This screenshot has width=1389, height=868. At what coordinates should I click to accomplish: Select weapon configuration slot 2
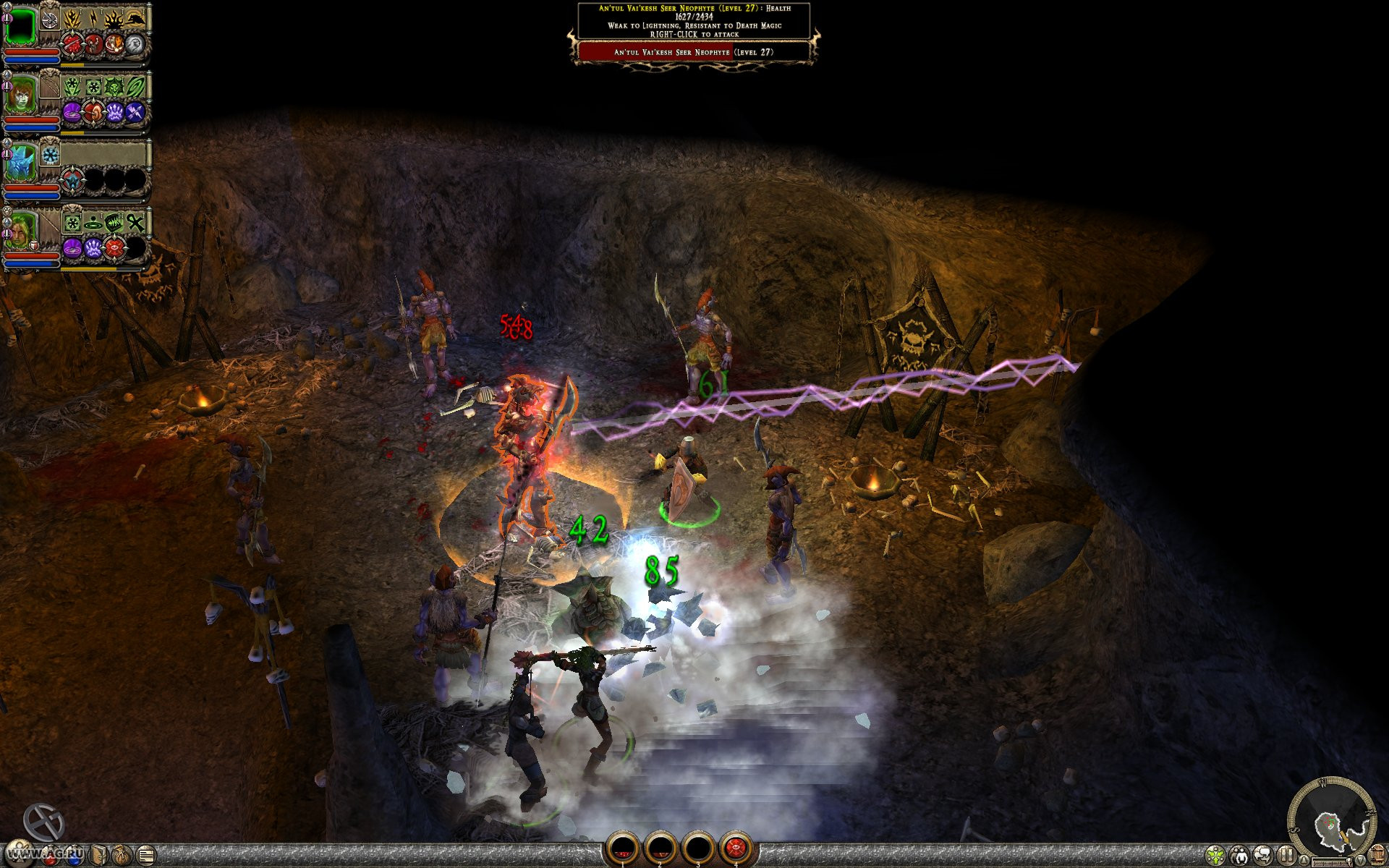coord(660,847)
